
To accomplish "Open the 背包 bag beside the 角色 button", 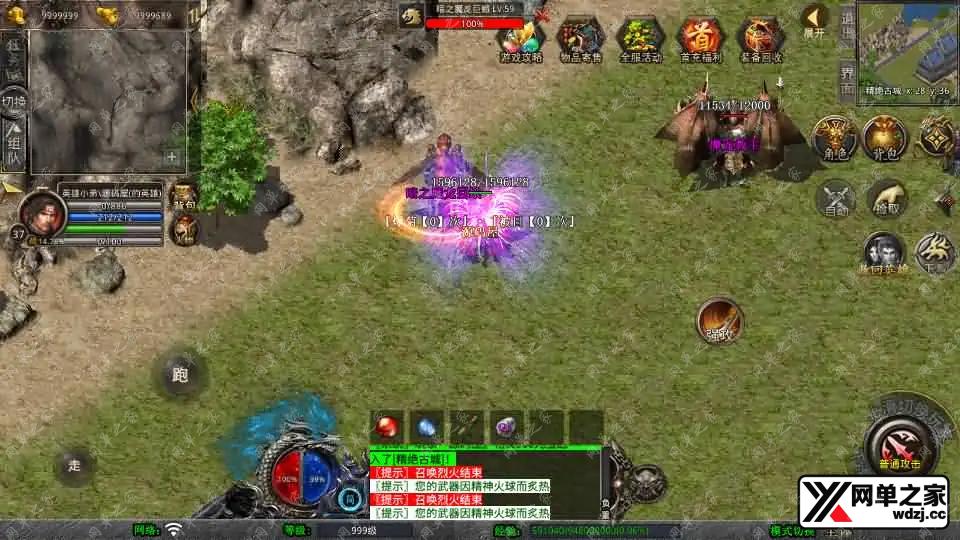I will [883, 138].
